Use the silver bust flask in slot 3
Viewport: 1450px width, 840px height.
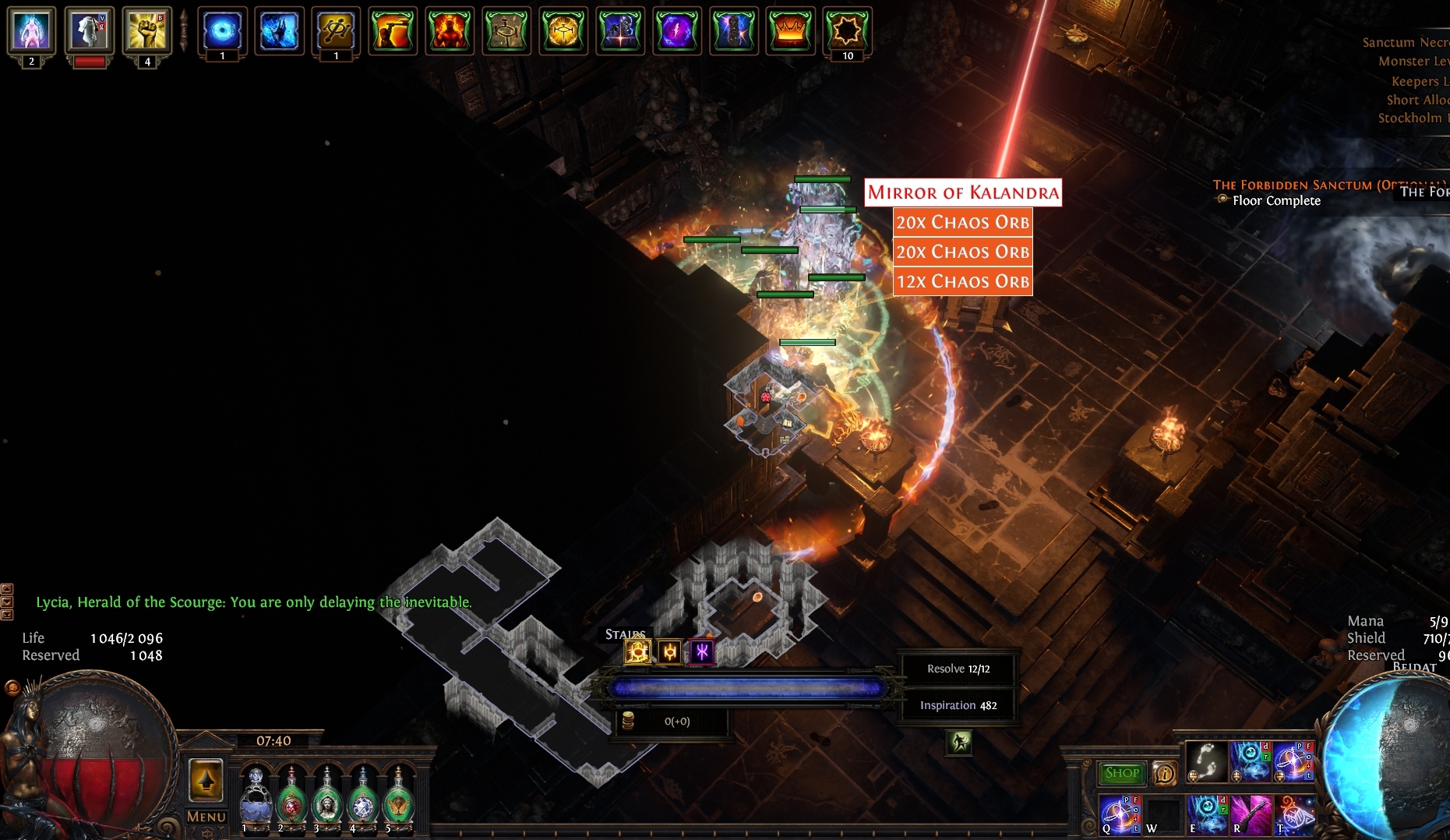tap(327, 798)
